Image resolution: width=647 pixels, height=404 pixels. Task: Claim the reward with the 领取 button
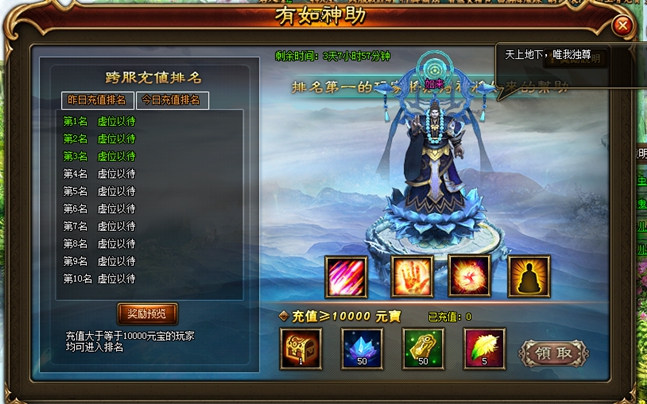coord(553,353)
